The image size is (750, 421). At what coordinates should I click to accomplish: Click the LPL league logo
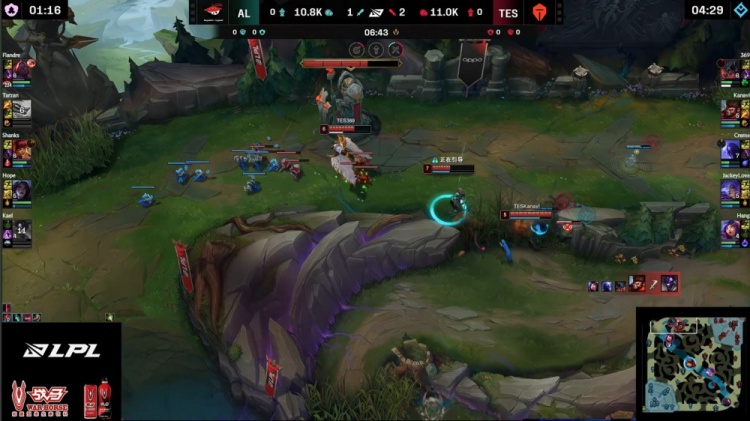[x=61, y=350]
